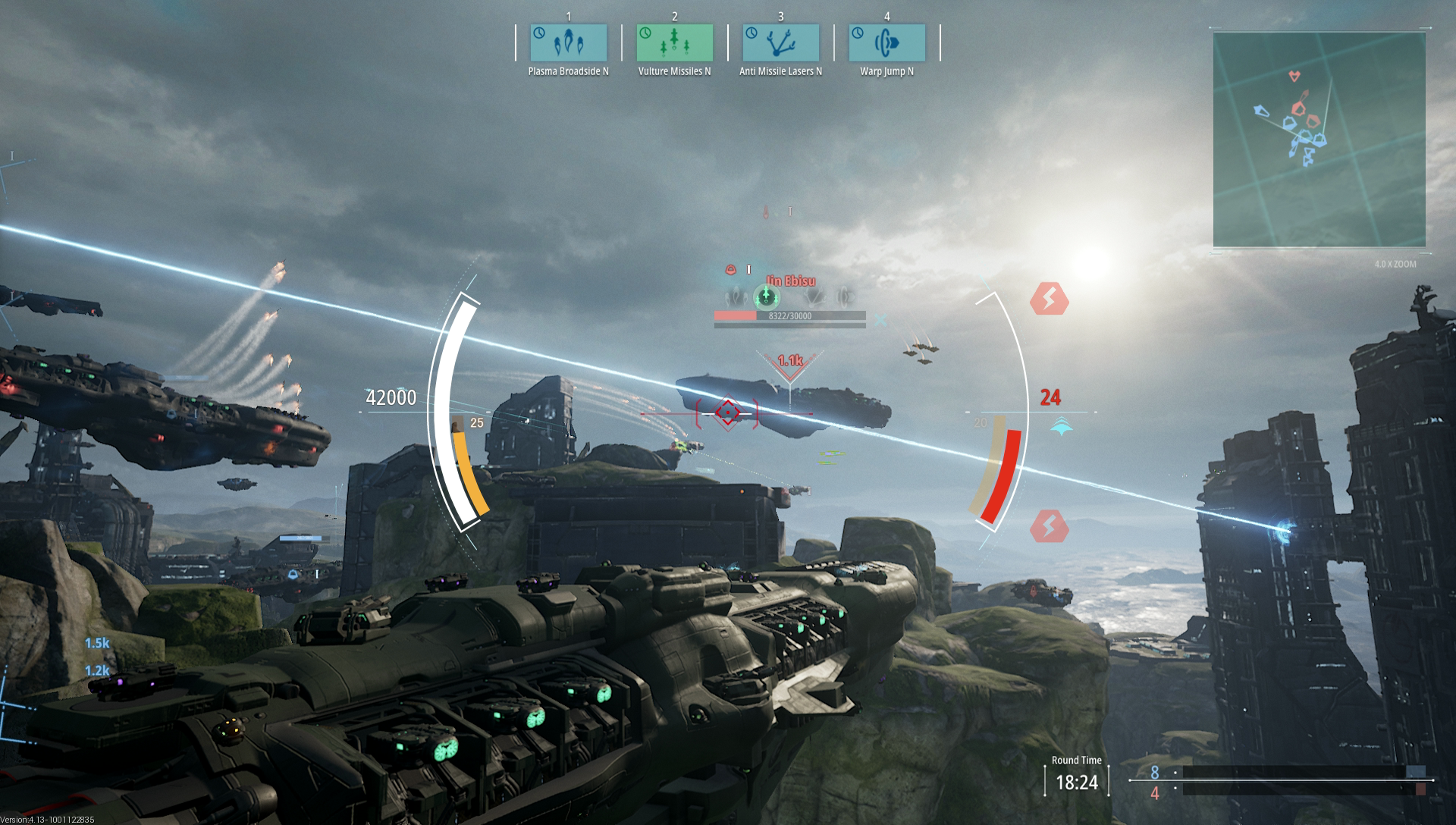
Task: Click the blue team score of 8
Action: (1155, 773)
